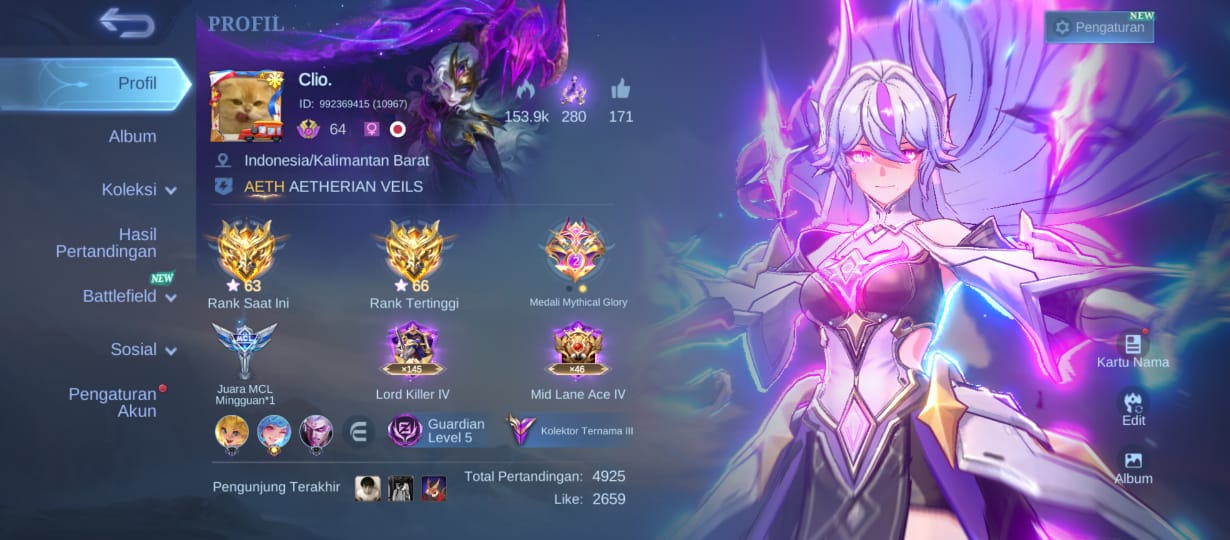Image resolution: width=1230 pixels, height=540 pixels.
Task: Expand the Battlefield section
Action: 129,296
